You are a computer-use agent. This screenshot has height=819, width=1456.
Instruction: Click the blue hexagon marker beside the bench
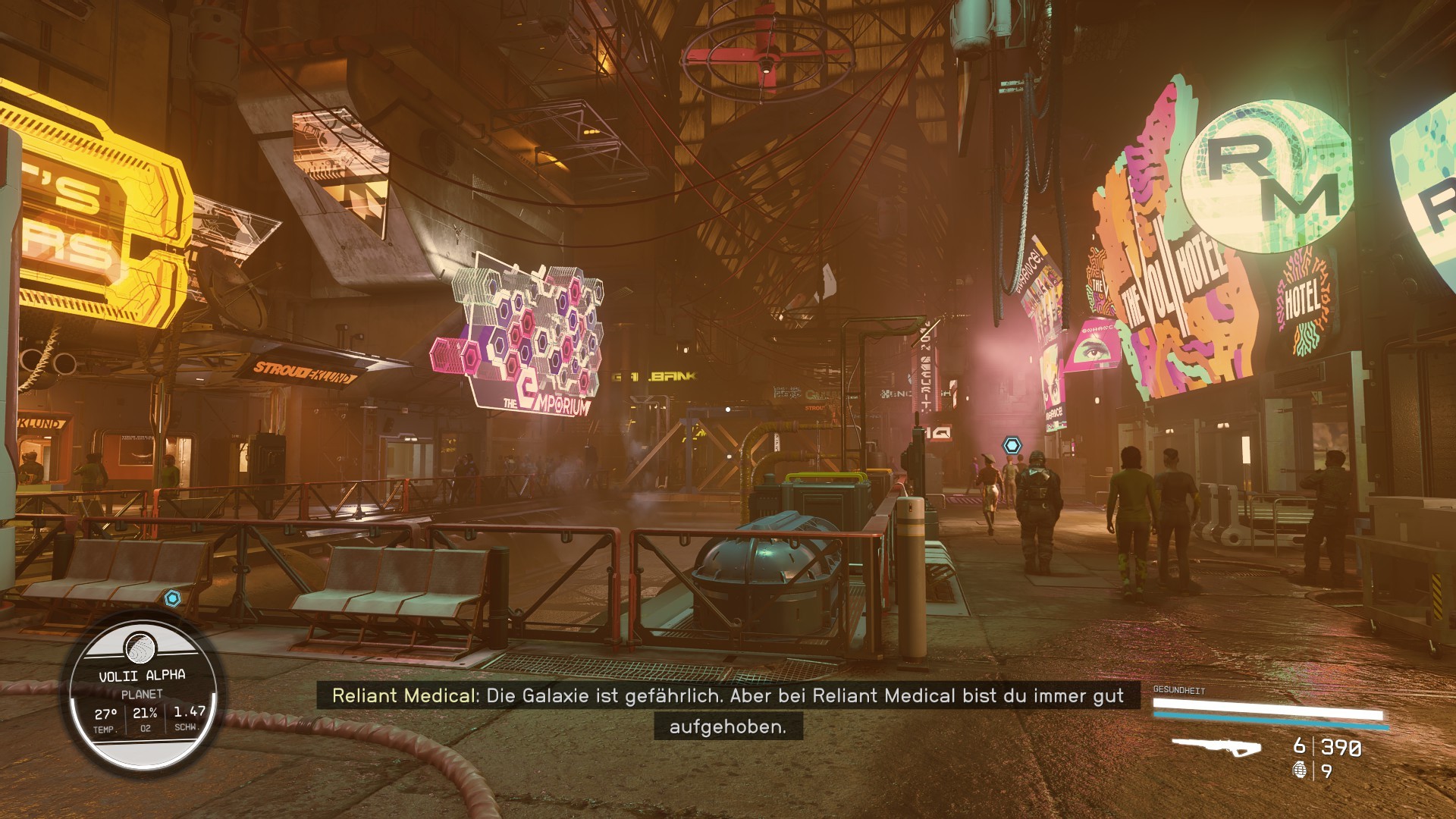coord(173,598)
